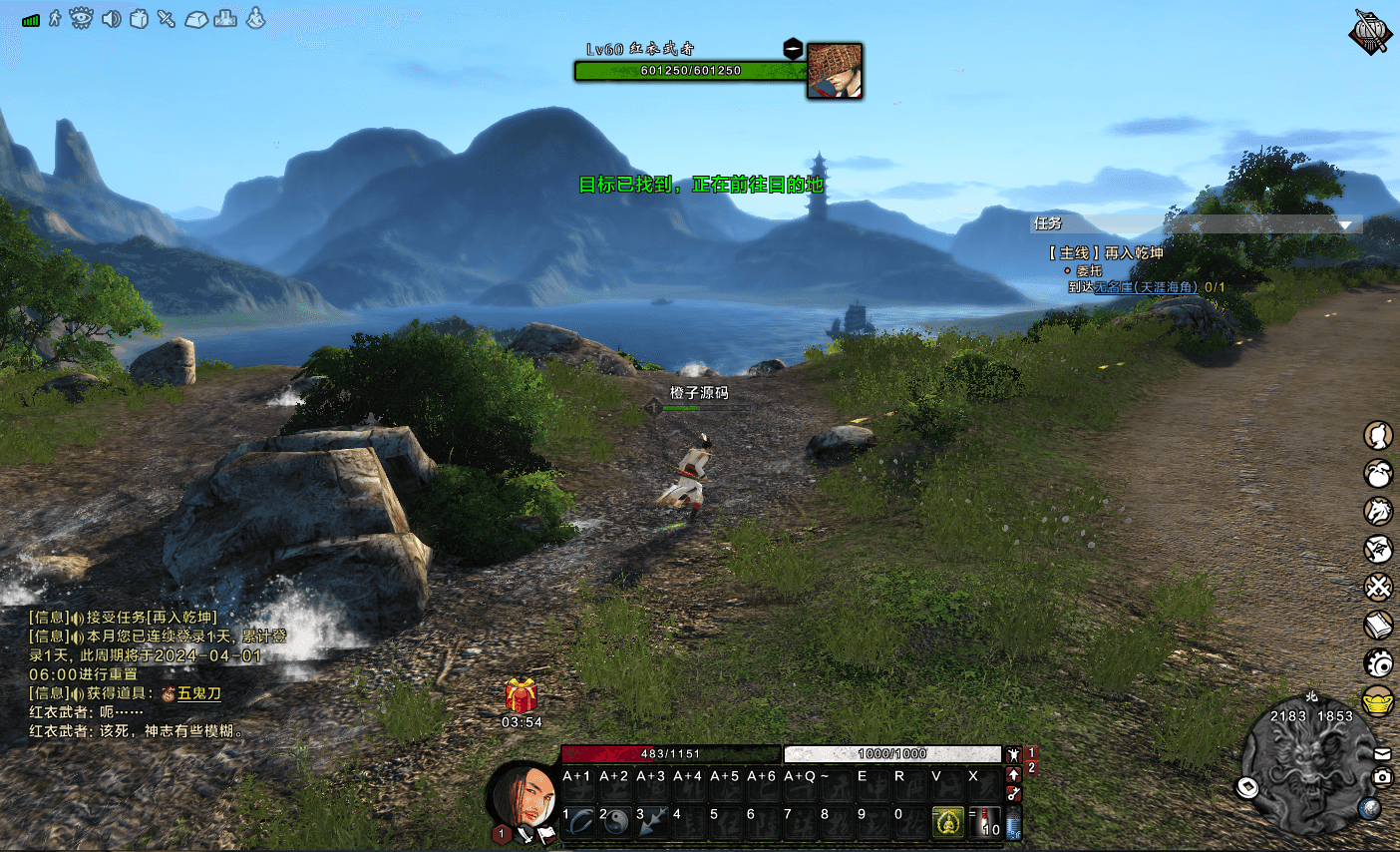Open the character profile side icon

click(x=1378, y=436)
